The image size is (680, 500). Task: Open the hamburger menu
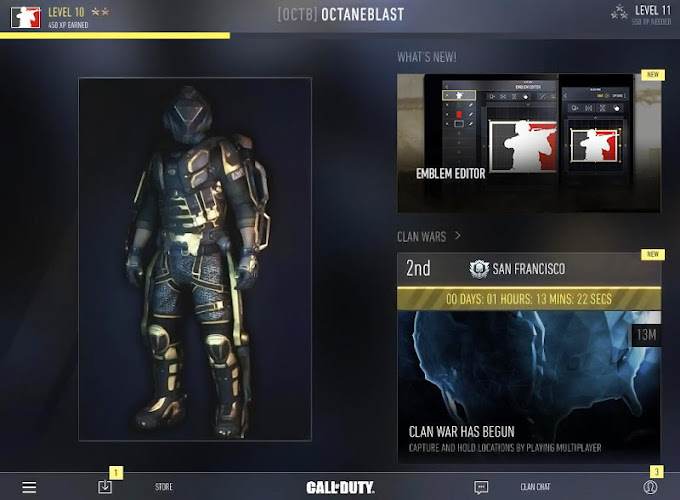pos(29,487)
